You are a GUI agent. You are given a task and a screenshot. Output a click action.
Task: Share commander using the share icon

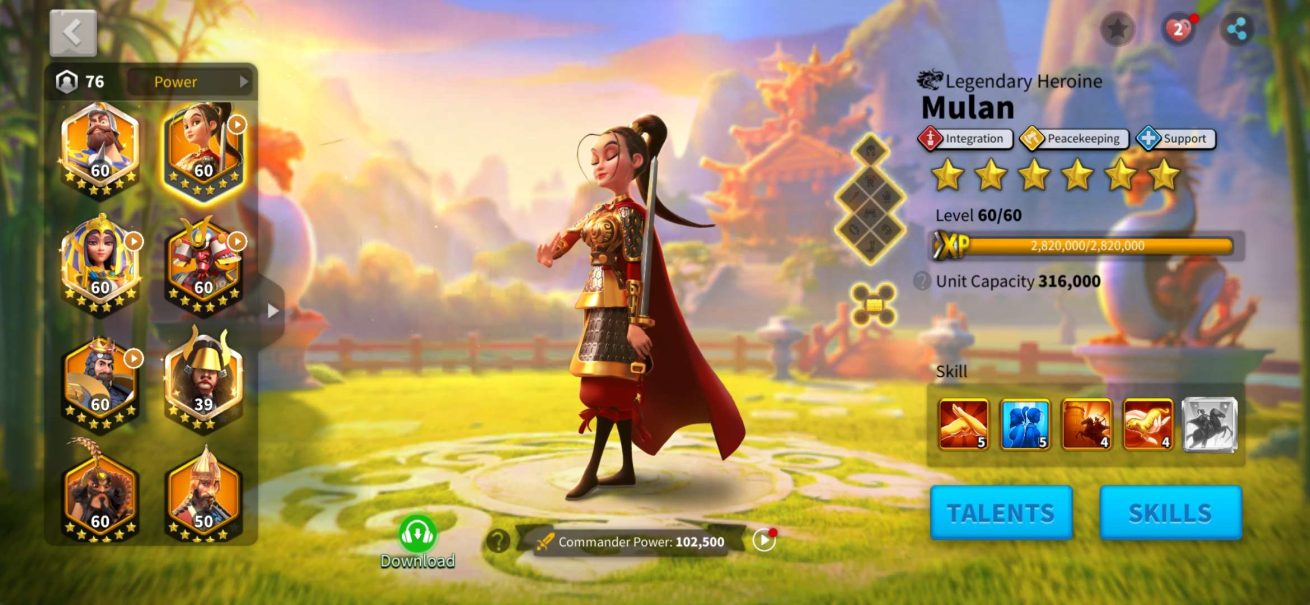click(x=1238, y=29)
